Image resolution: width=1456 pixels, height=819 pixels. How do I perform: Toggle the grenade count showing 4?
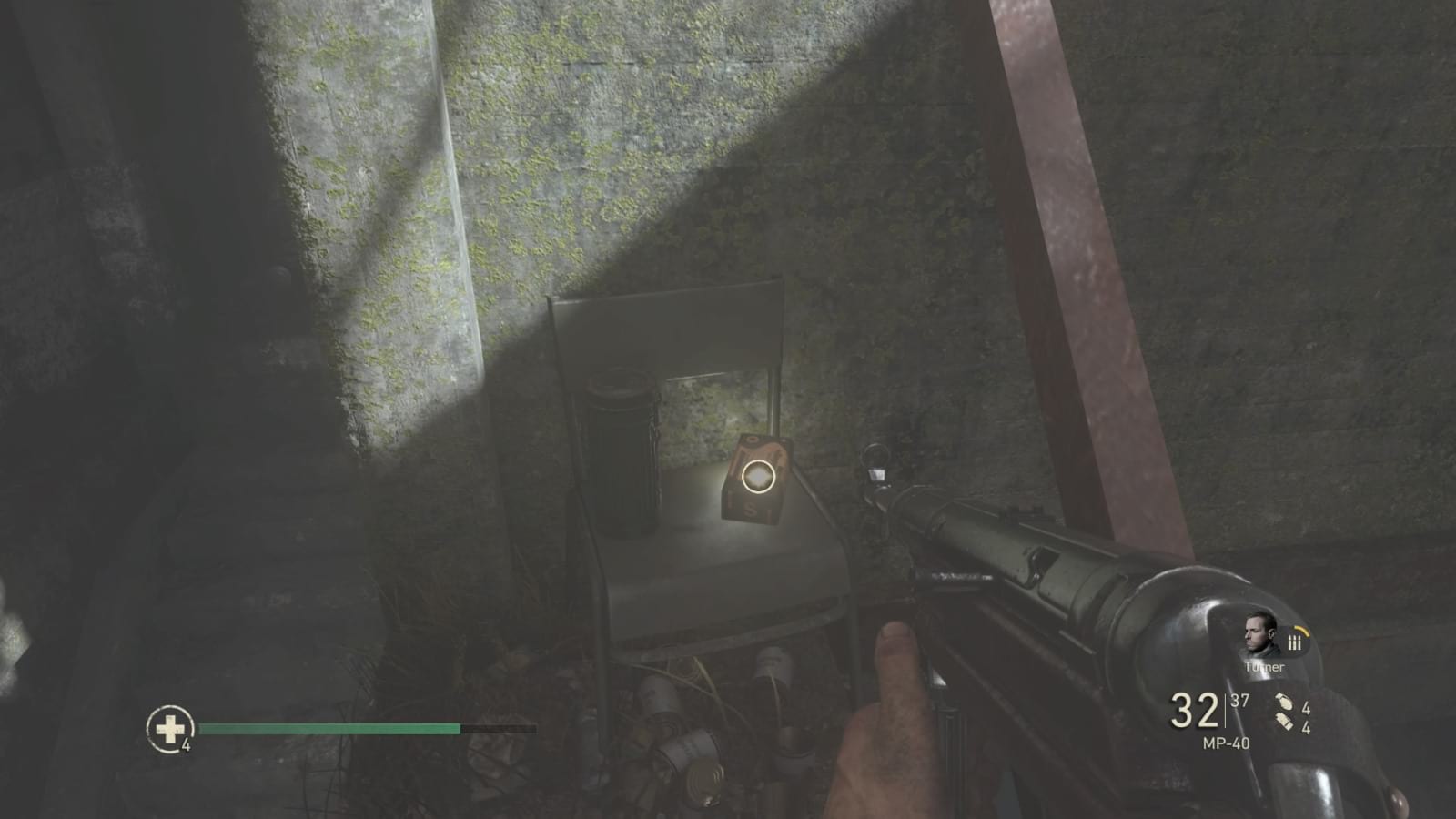1307,708
